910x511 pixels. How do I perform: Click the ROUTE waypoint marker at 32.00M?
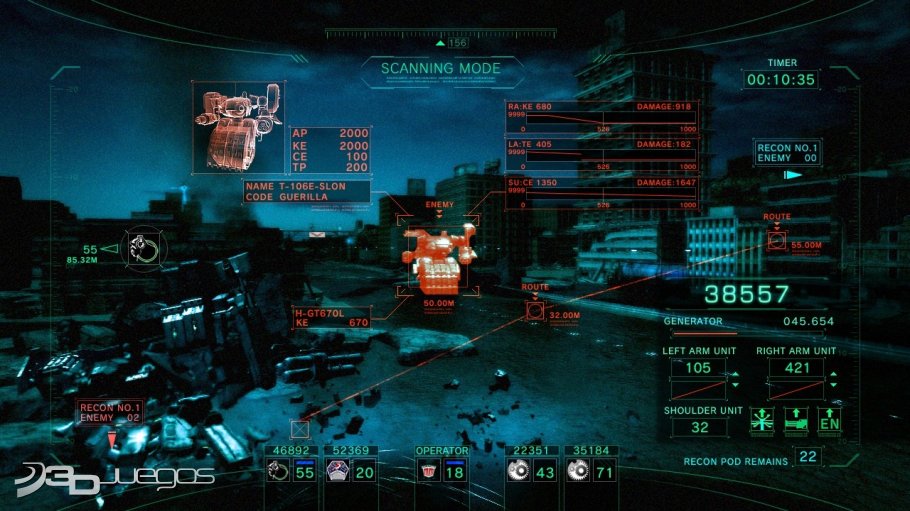coord(536,313)
